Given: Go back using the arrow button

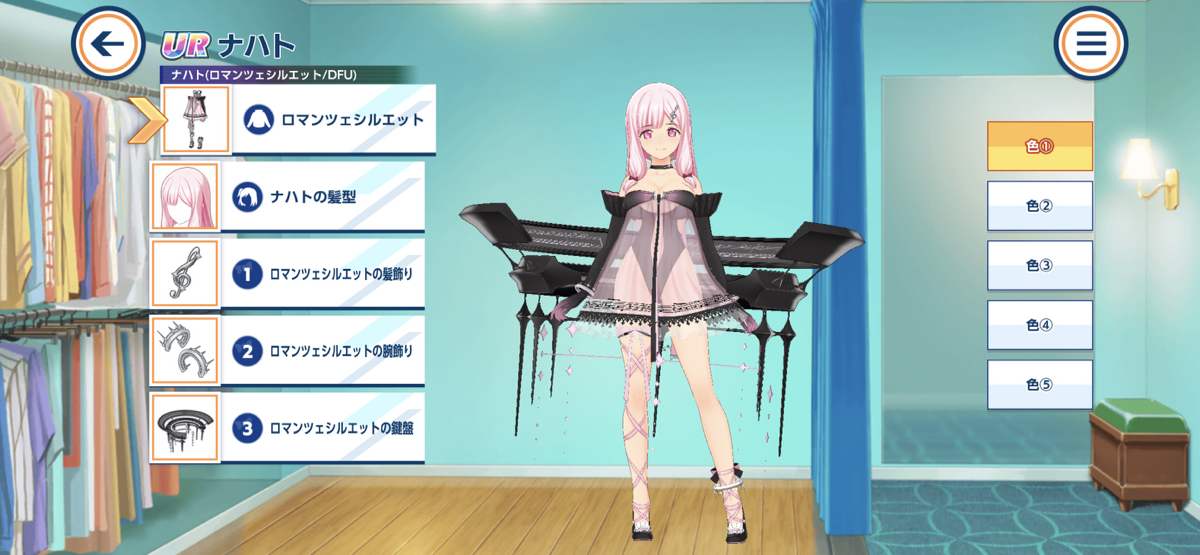Looking at the screenshot, I should click(109, 43).
